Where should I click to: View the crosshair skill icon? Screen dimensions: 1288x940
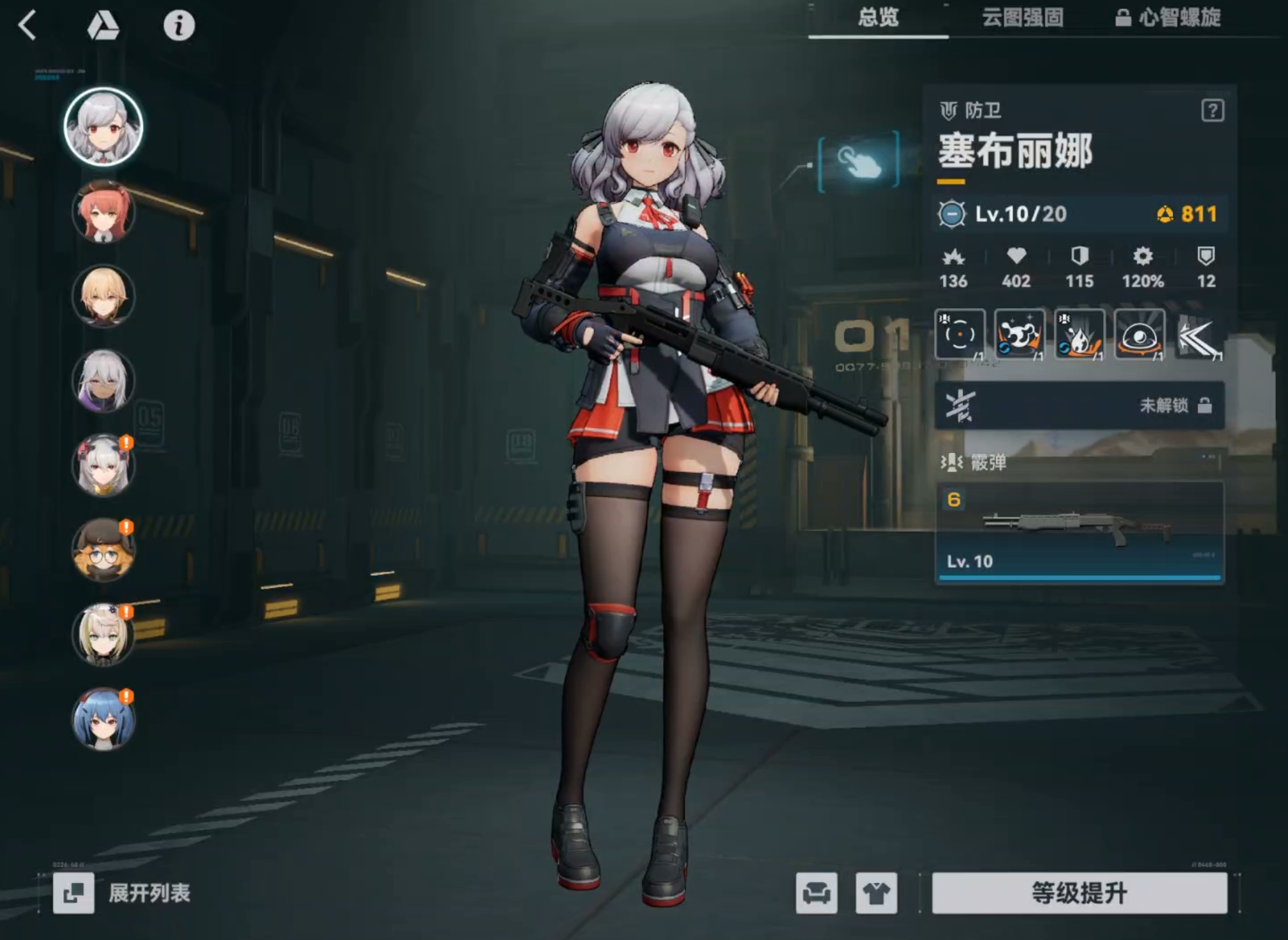[x=959, y=334]
